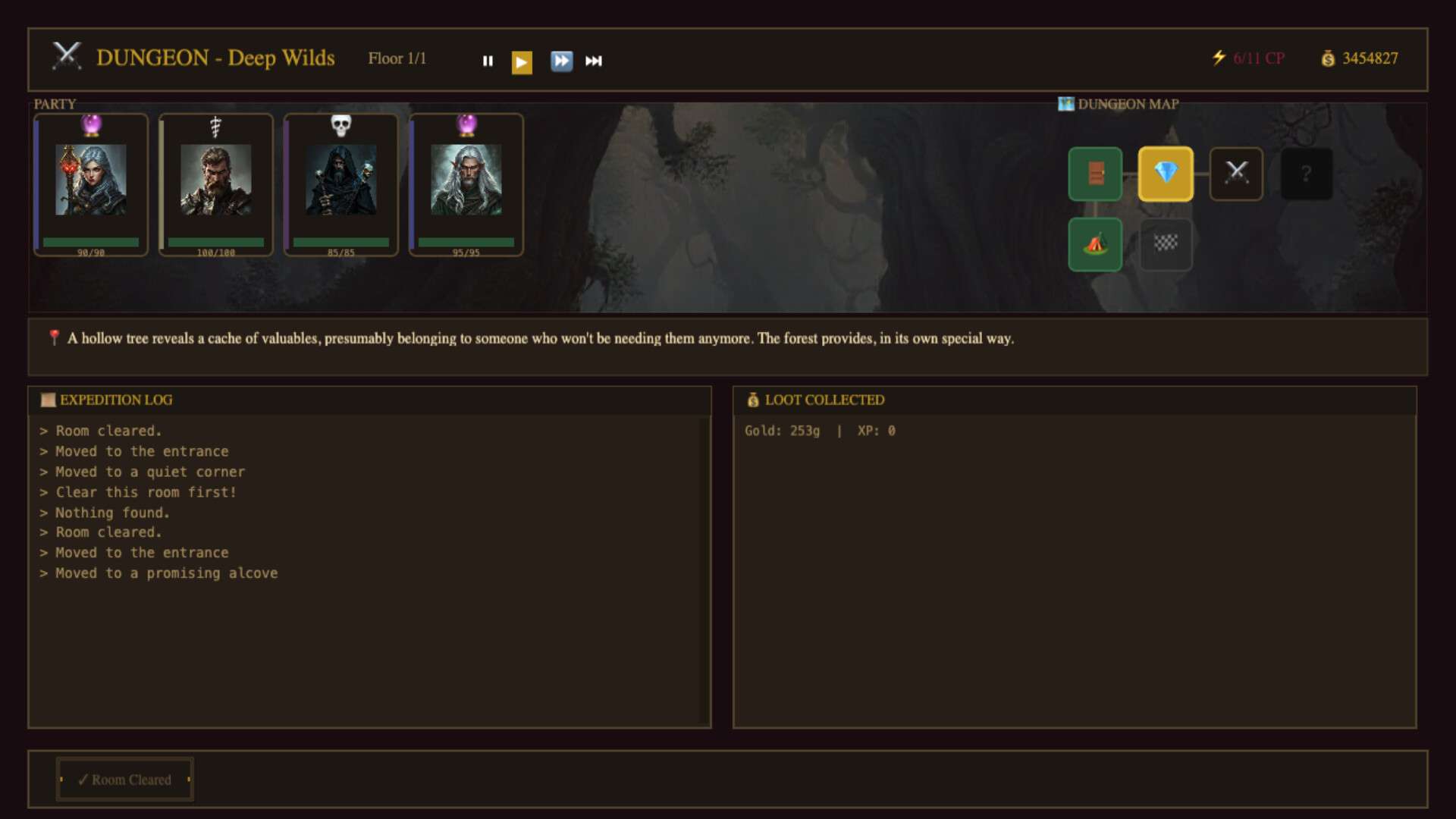Screen dimensions: 1456x819
Task: Toggle fast-forward expedition speed
Action: pos(562,61)
